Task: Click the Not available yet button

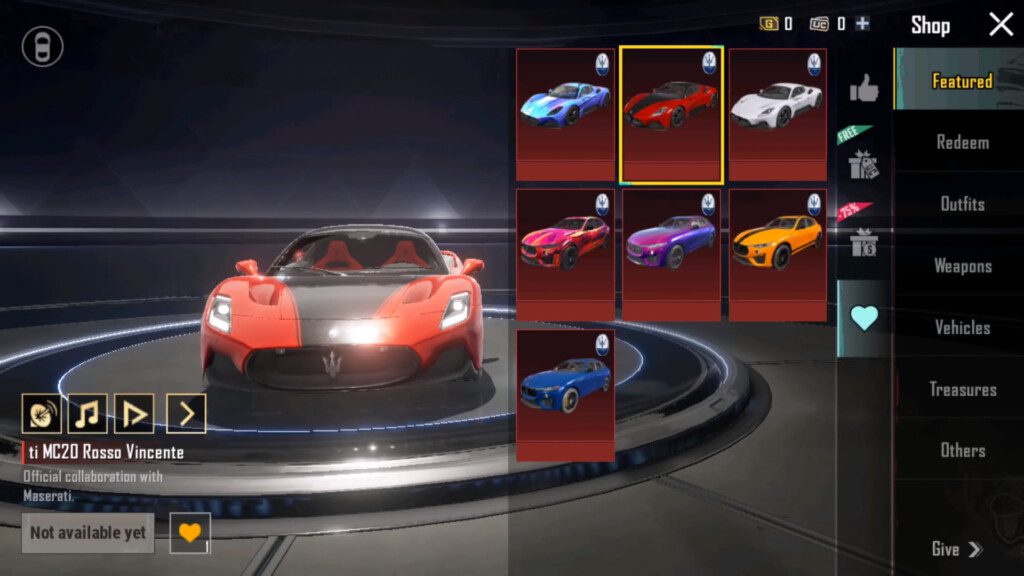Action: point(88,533)
